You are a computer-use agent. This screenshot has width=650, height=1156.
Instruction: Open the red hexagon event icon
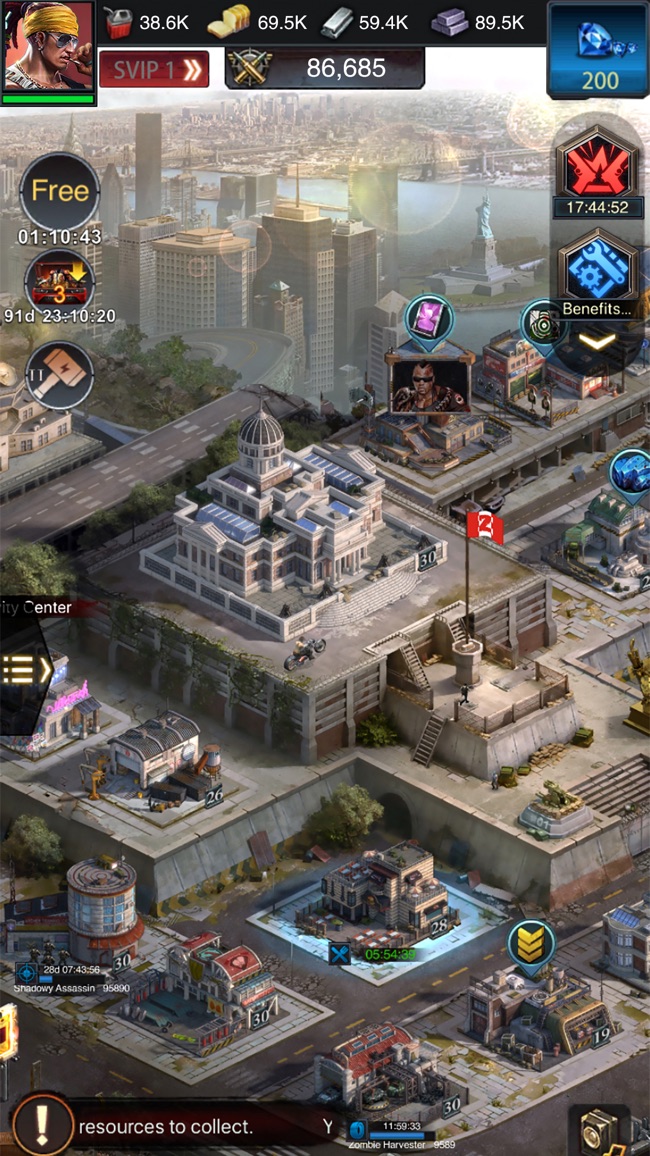[x=596, y=165]
